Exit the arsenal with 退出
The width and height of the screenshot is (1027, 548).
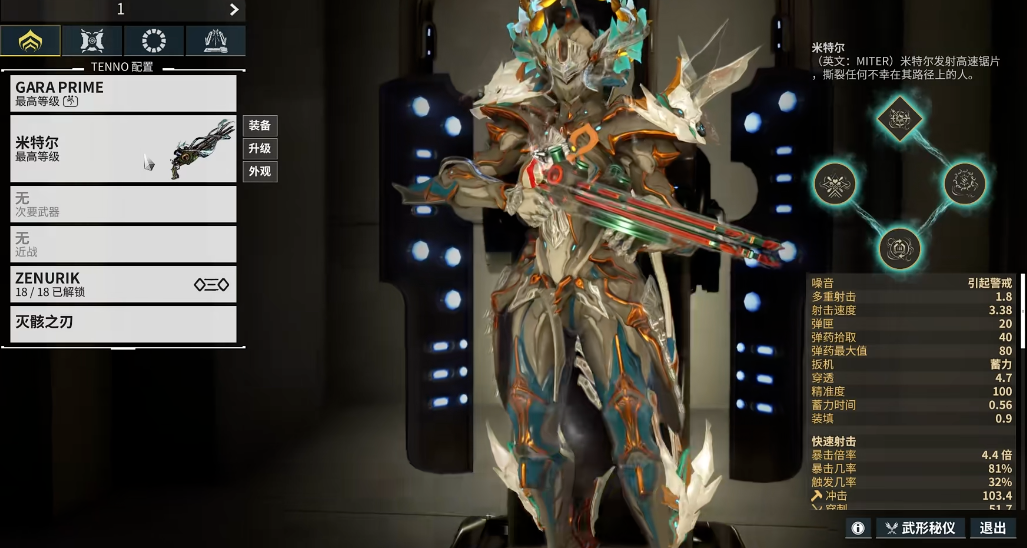(993, 528)
